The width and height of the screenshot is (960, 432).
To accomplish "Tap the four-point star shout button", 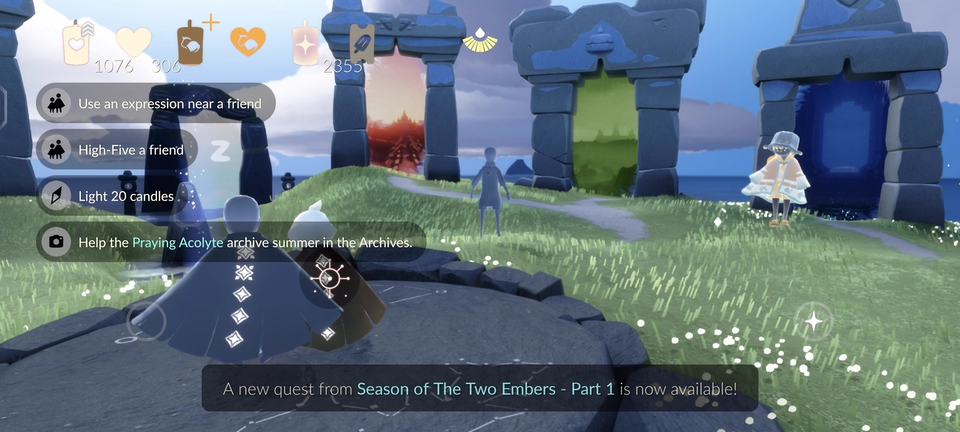I will pos(815,322).
